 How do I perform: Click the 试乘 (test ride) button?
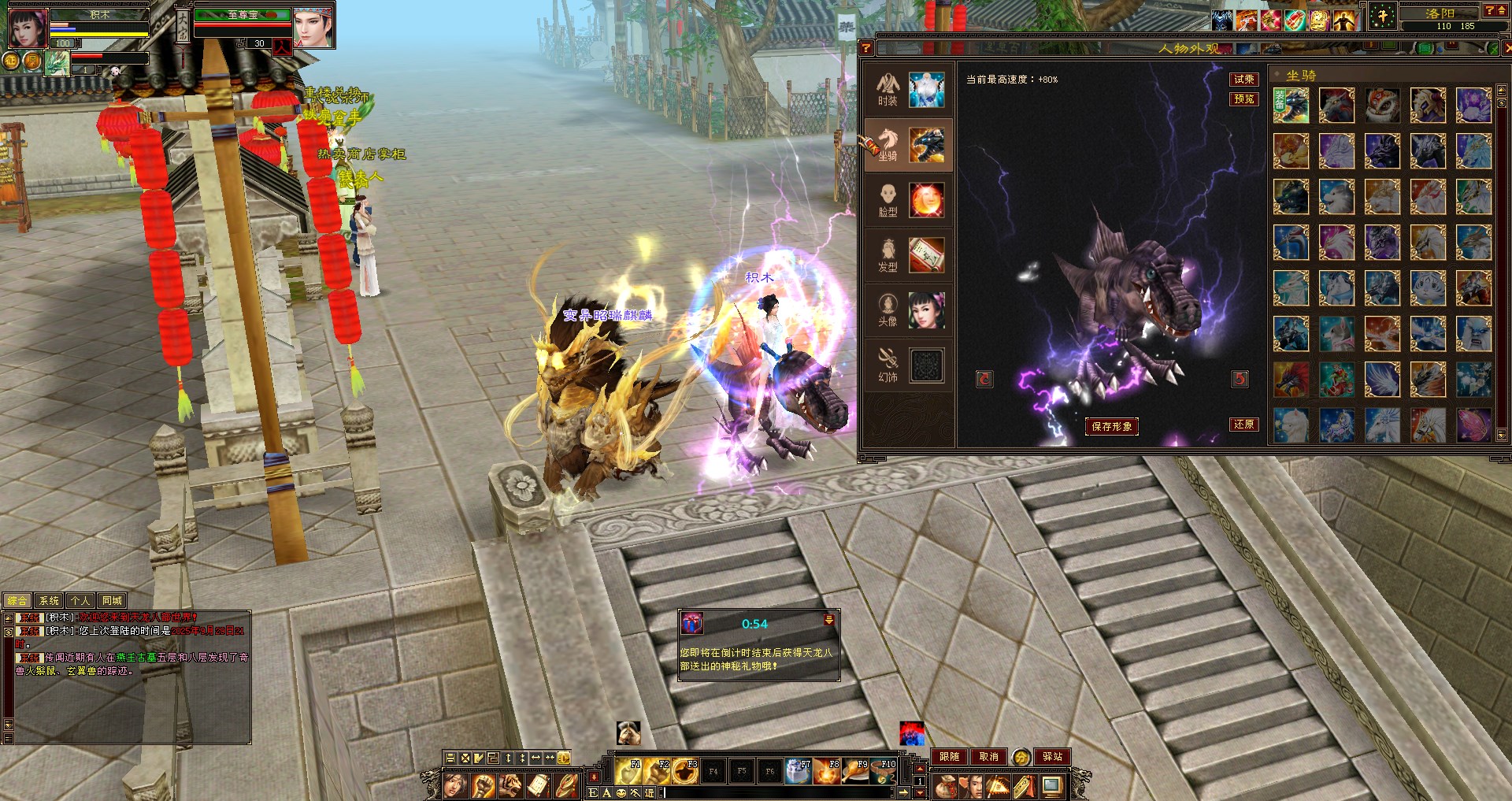(x=1244, y=80)
